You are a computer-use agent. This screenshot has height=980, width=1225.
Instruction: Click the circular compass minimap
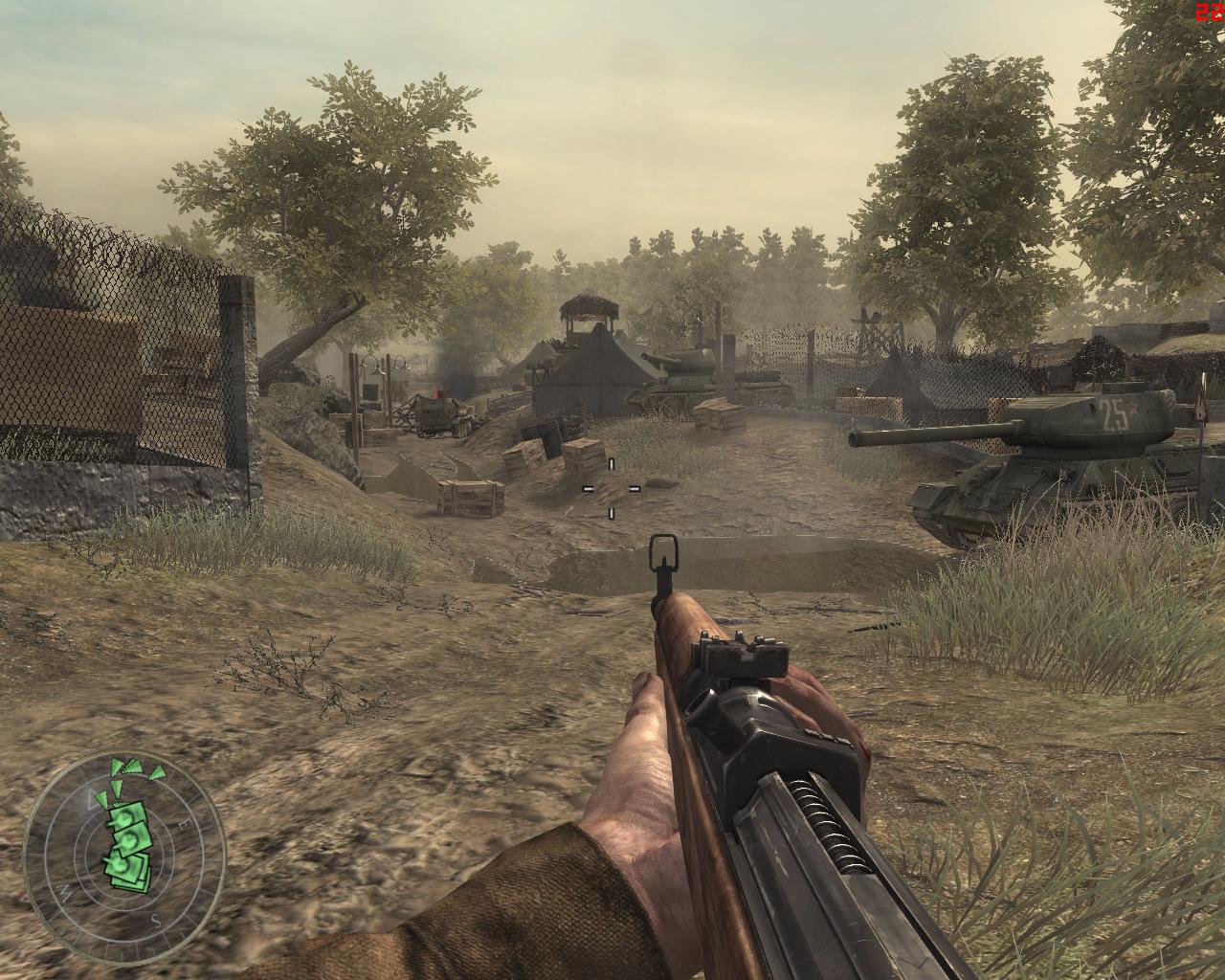(x=124, y=857)
